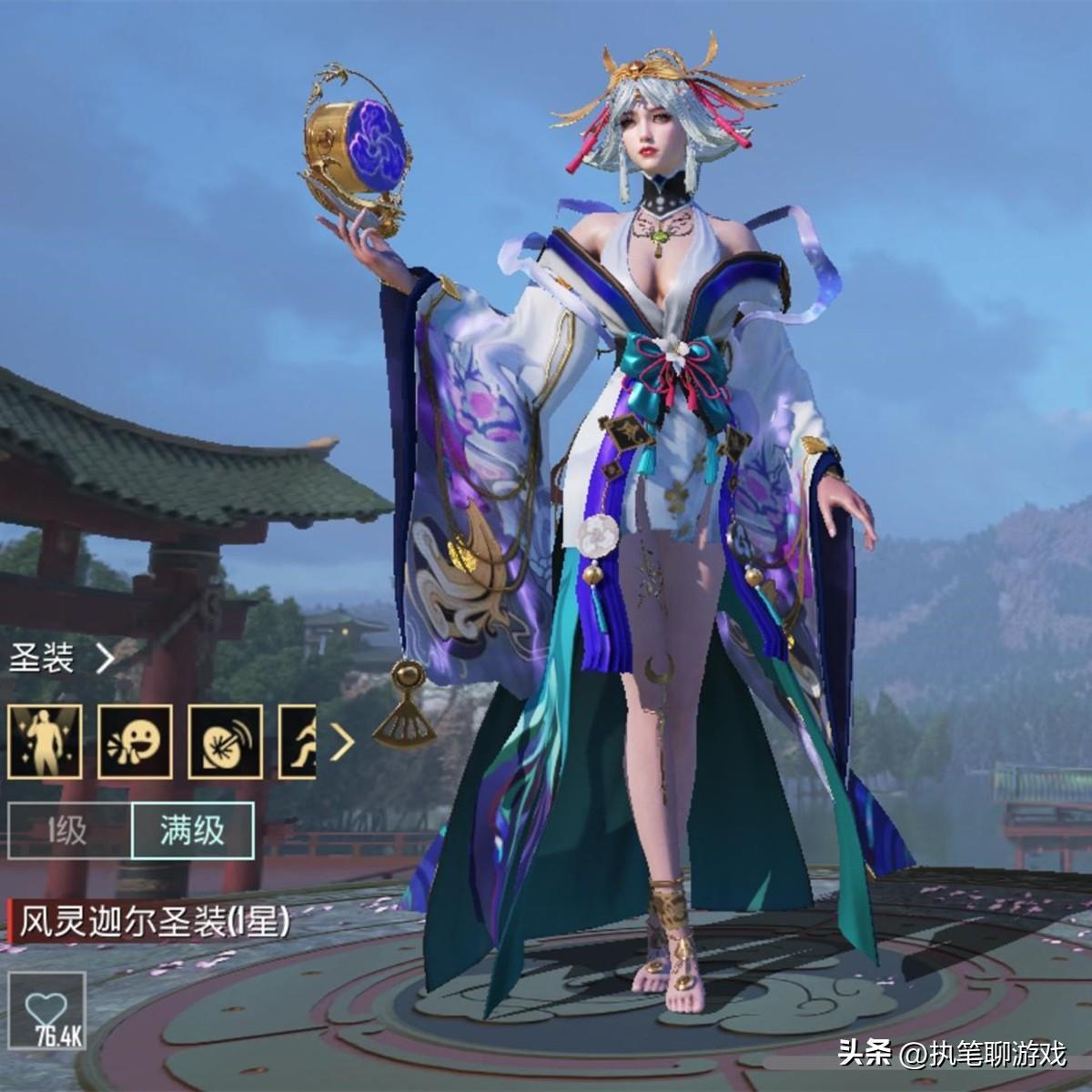Select the laughing face emote icon

135,742
